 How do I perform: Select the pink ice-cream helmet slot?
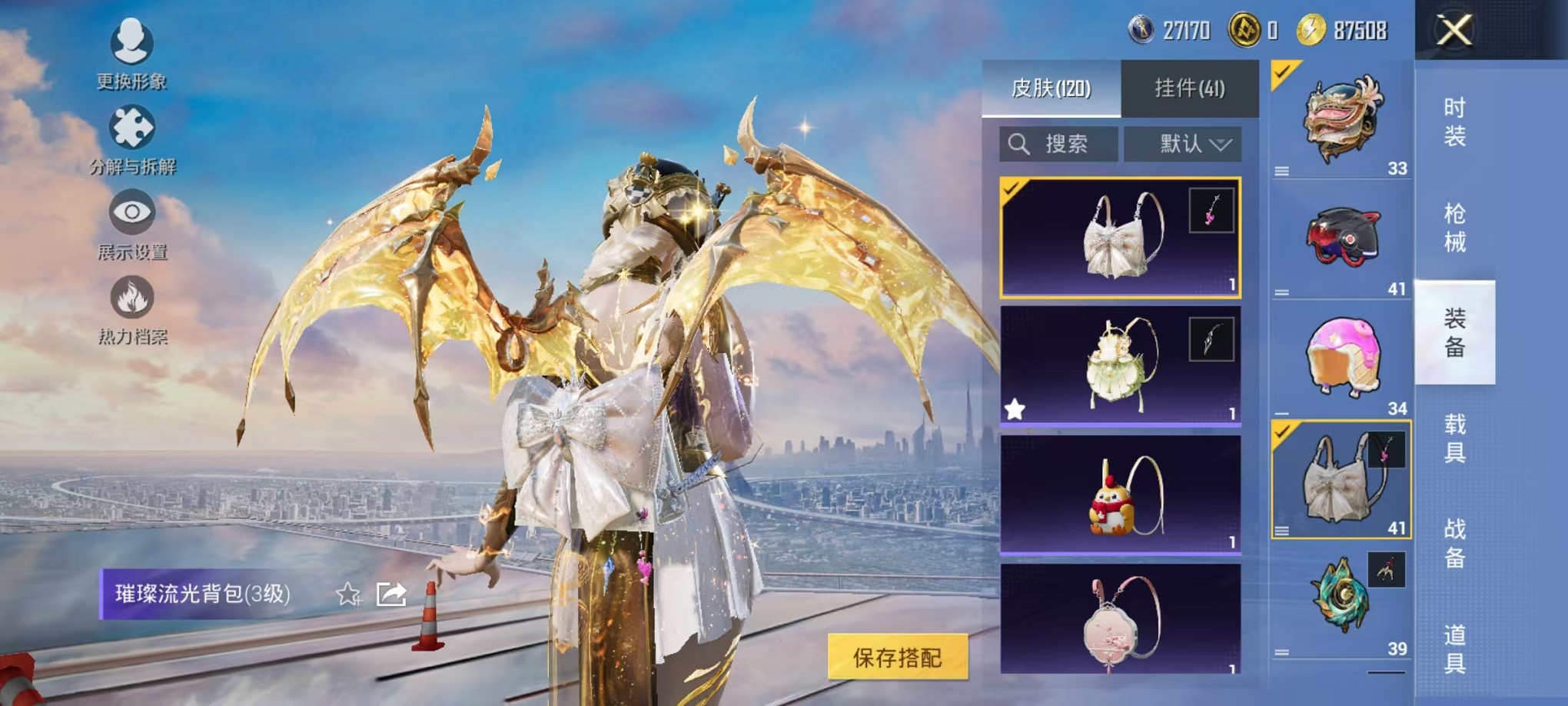tap(1342, 358)
